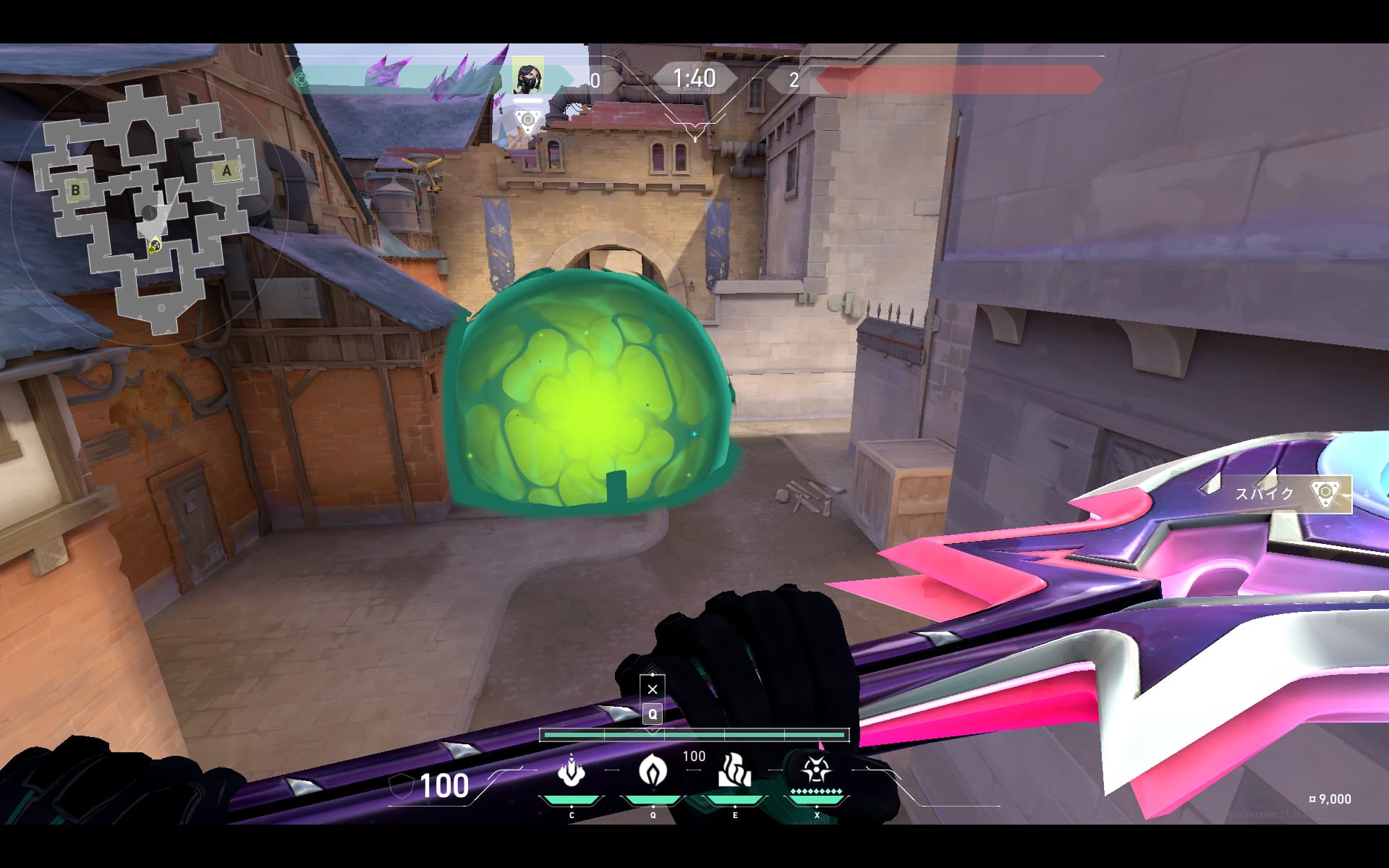Click the A site marker on minimap
Viewport: 1389px width, 868px height.
point(226,171)
